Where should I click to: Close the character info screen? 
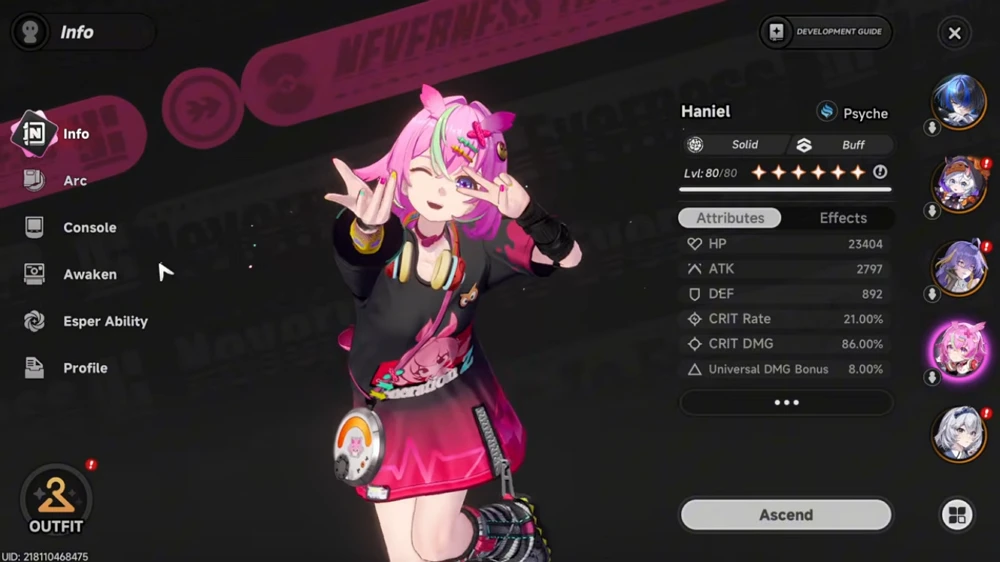click(x=954, y=33)
